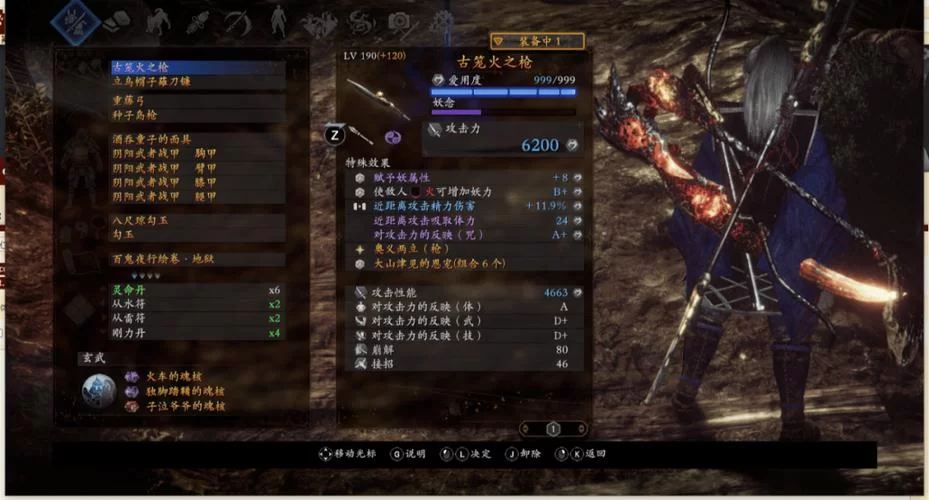
Task: Open the 玄武 guardian spirit portrait
Action: (99, 391)
